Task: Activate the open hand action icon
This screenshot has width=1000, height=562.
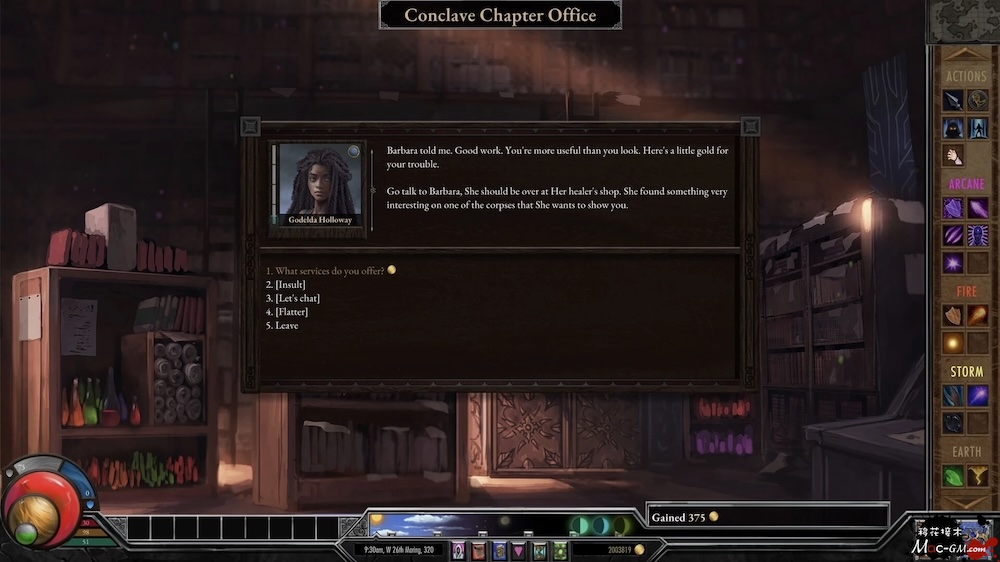Action: point(953,155)
